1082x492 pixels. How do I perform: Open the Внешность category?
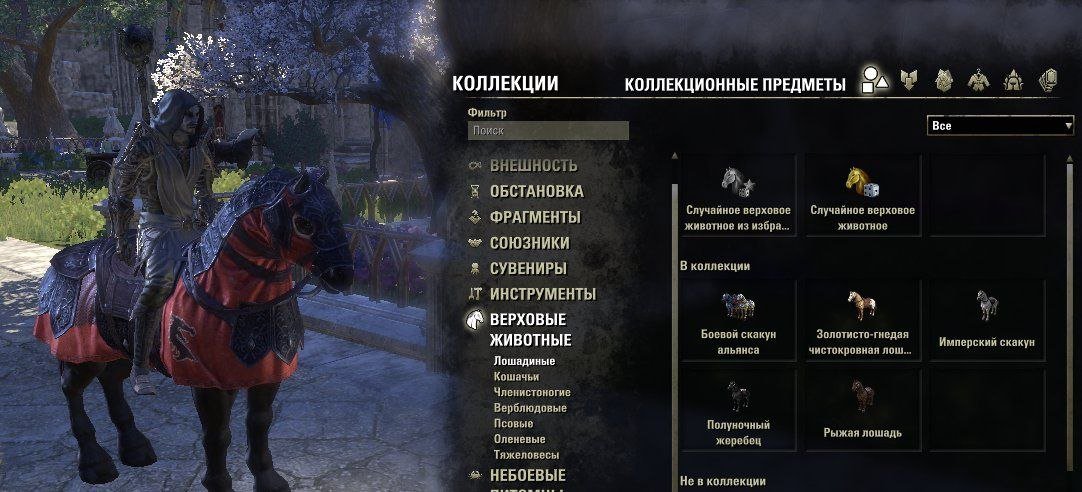[x=533, y=166]
